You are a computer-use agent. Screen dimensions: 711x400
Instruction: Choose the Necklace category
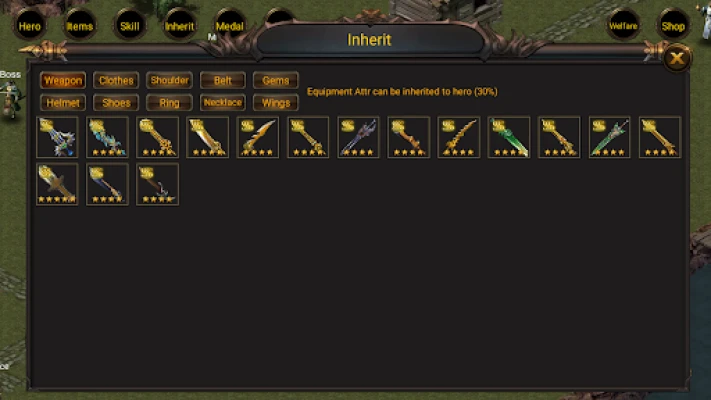tap(222, 102)
